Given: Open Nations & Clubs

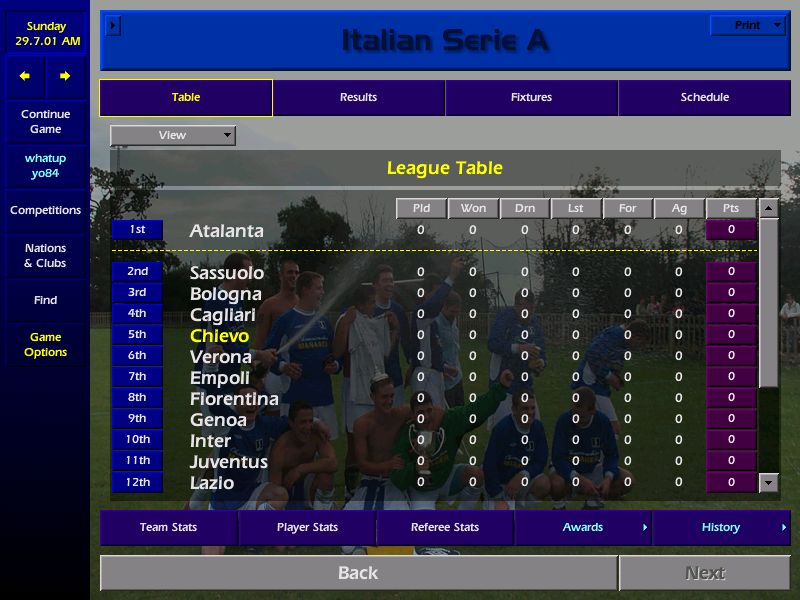Looking at the screenshot, I should tap(45, 256).
